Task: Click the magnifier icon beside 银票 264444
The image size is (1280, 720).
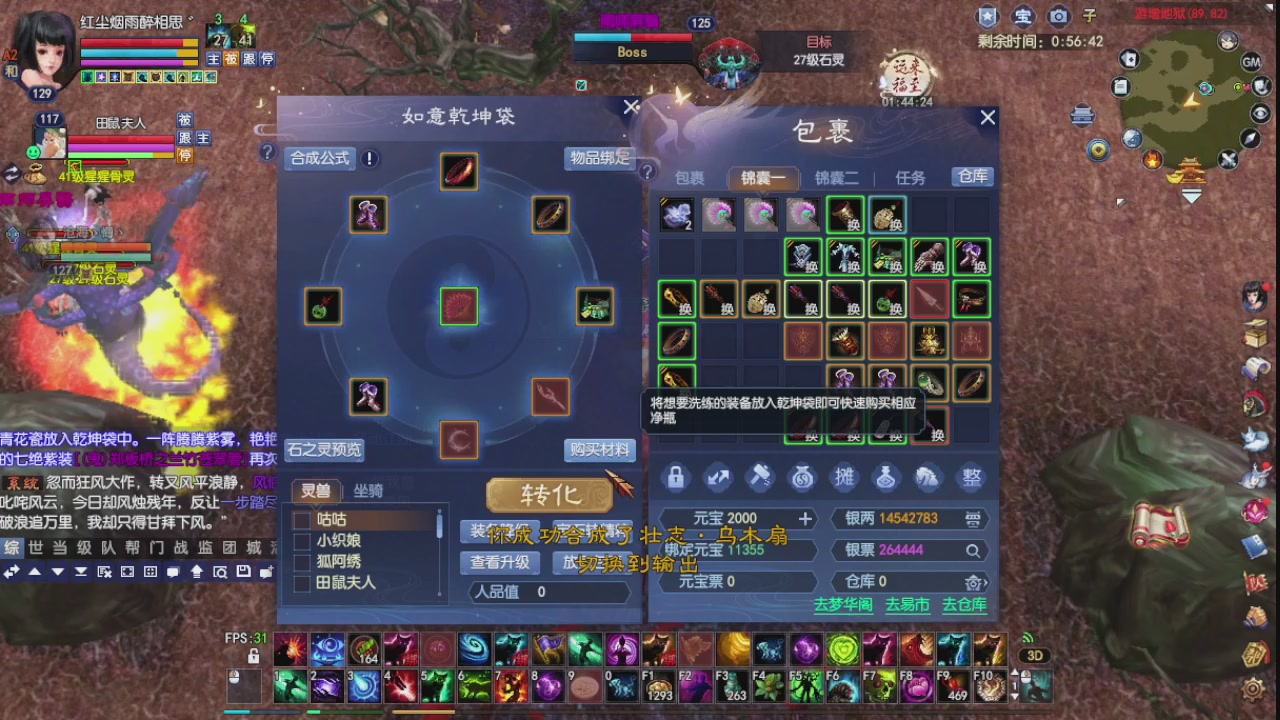Action: pos(974,550)
